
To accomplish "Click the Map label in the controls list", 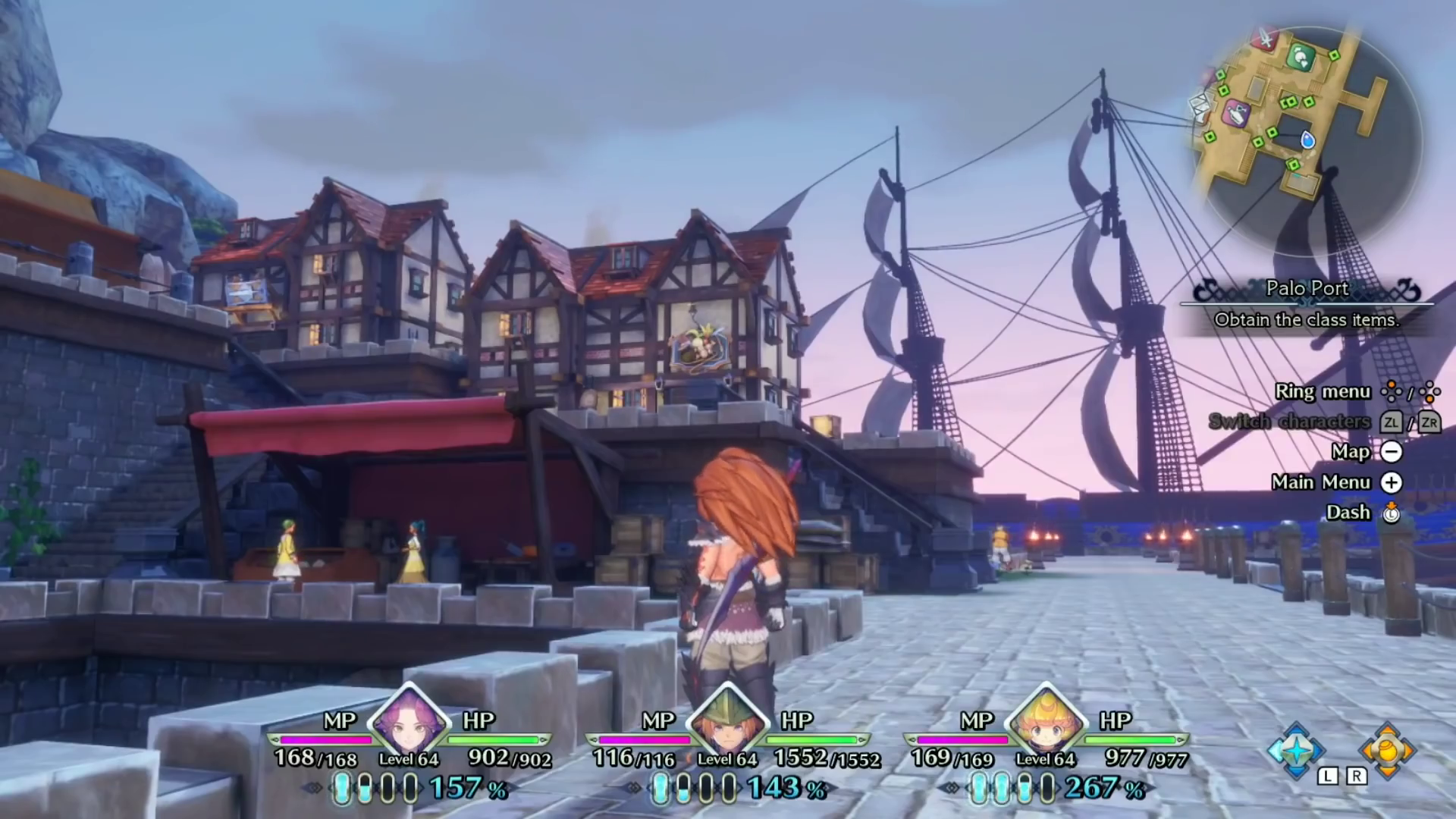I will pos(1351,452).
